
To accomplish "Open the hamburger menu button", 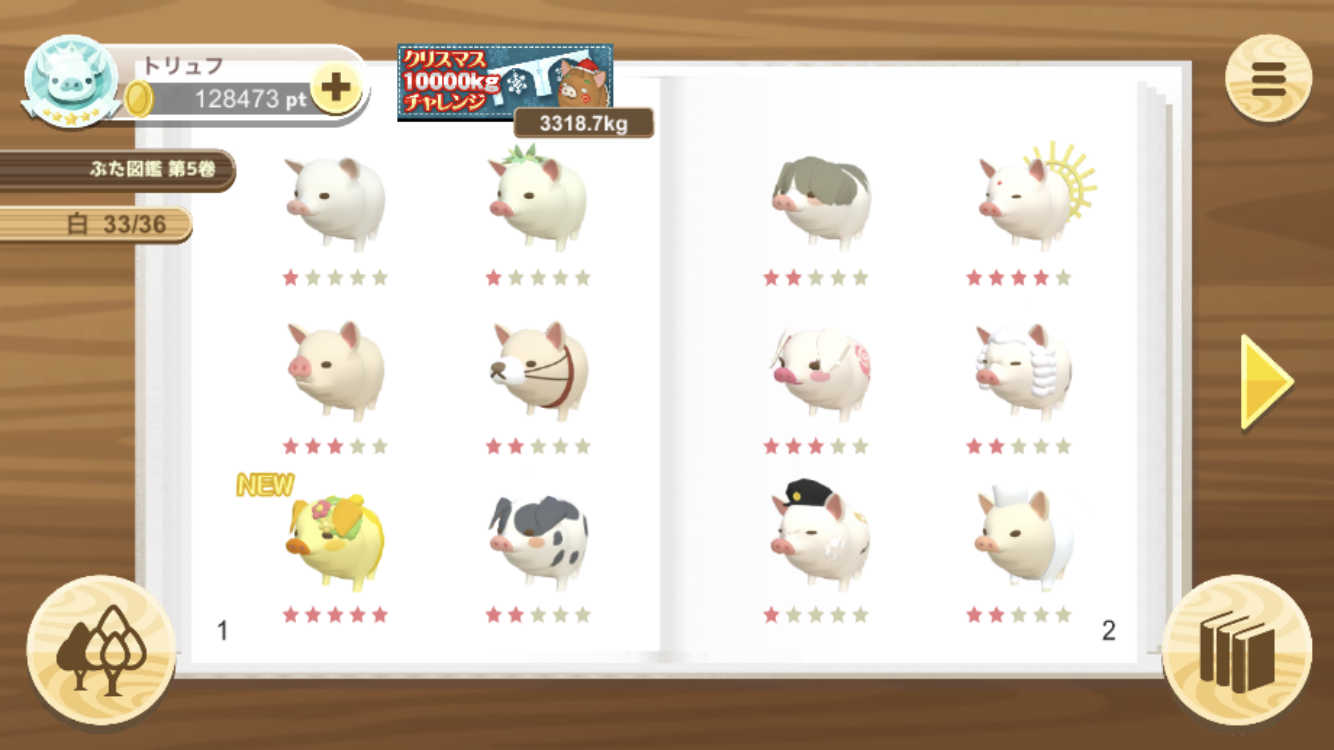I will click(1268, 79).
